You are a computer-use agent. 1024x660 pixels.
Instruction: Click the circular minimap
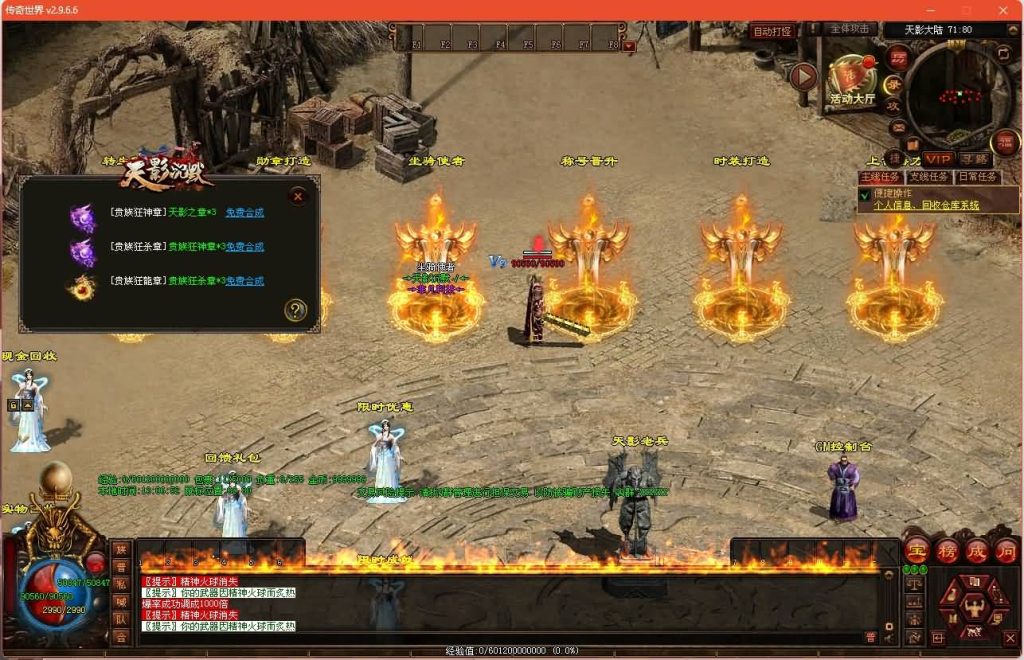pyautogui.click(x=958, y=96)
